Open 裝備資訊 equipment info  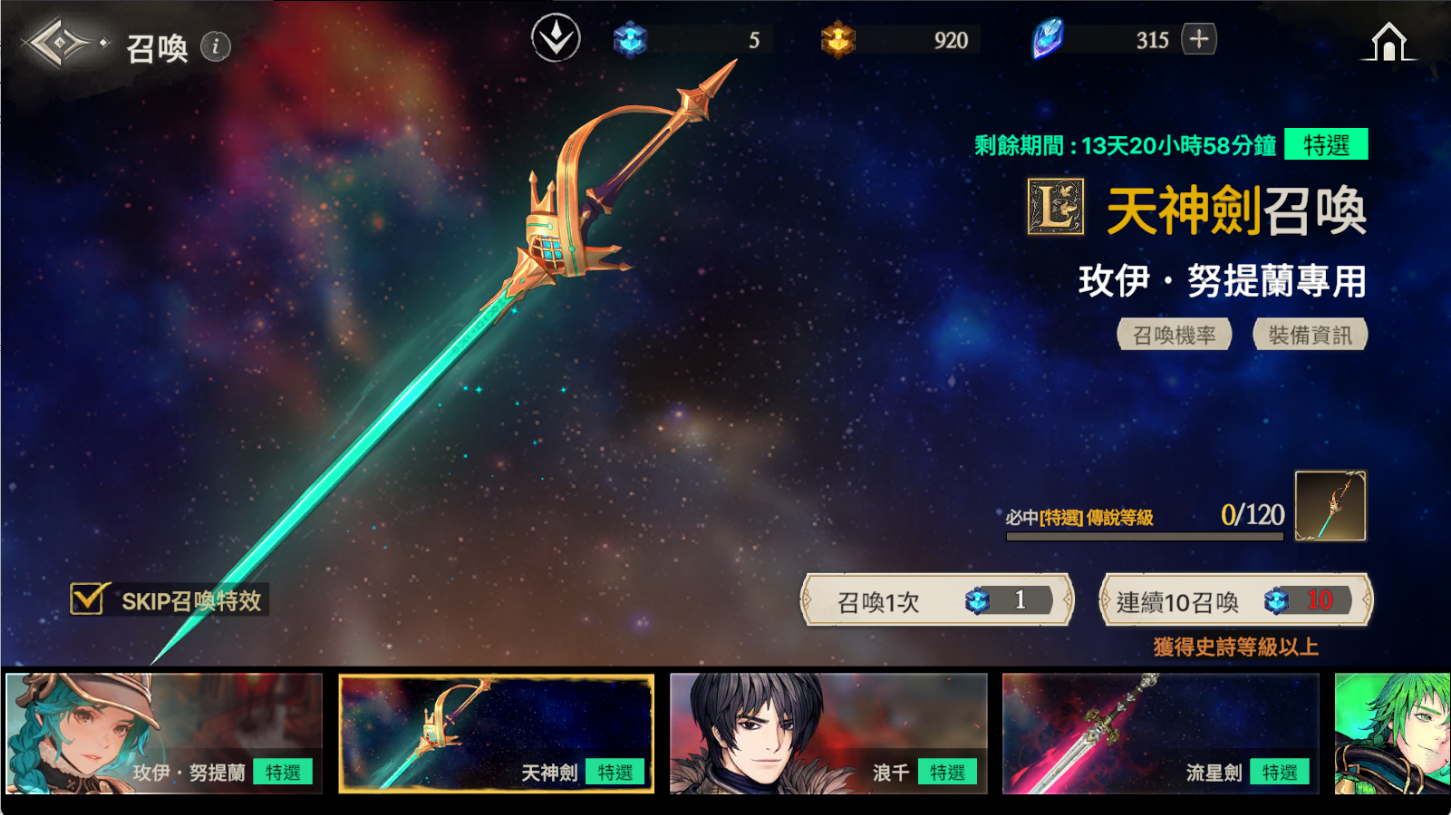coord(1309,335)
